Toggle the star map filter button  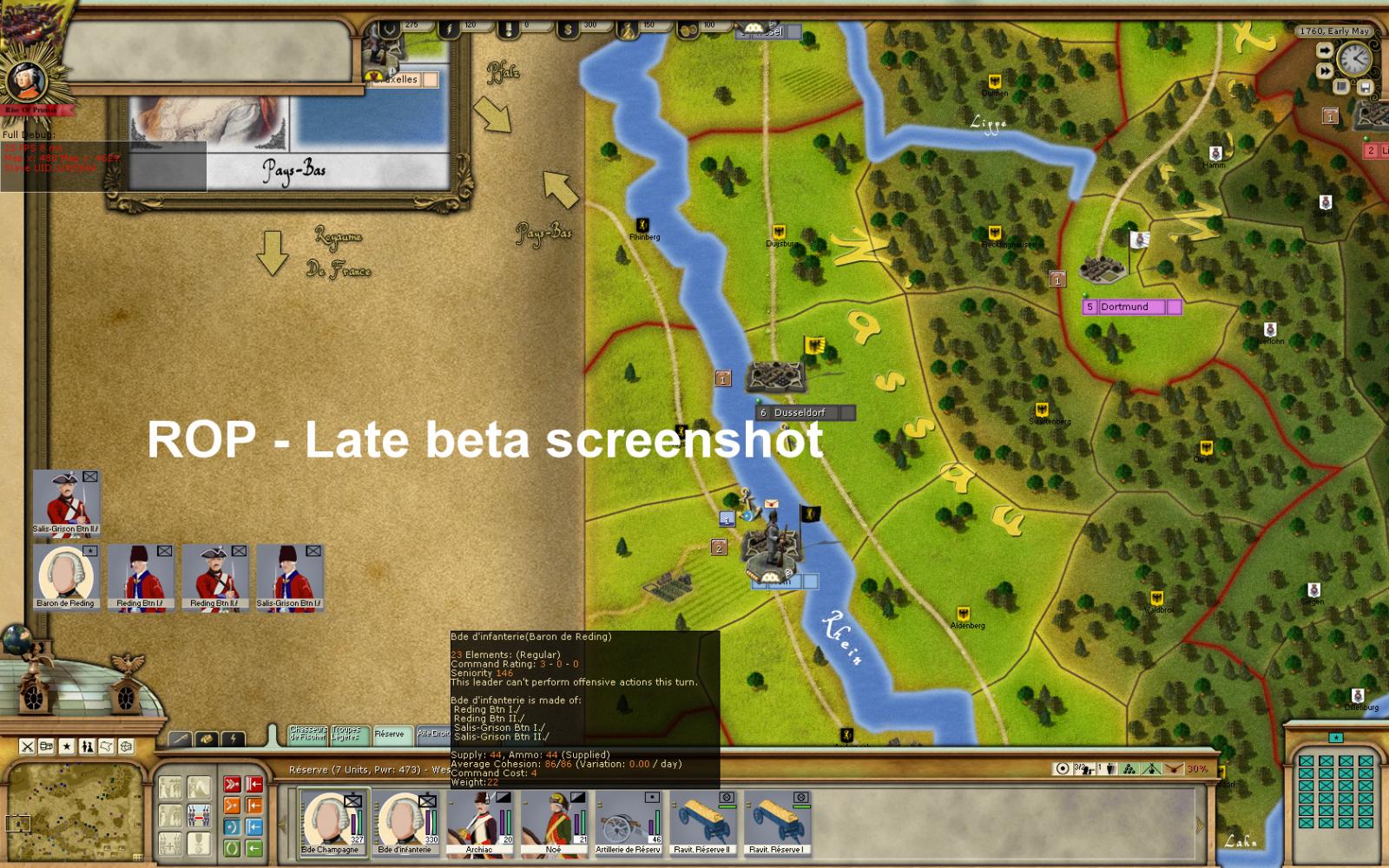[67, 746]
